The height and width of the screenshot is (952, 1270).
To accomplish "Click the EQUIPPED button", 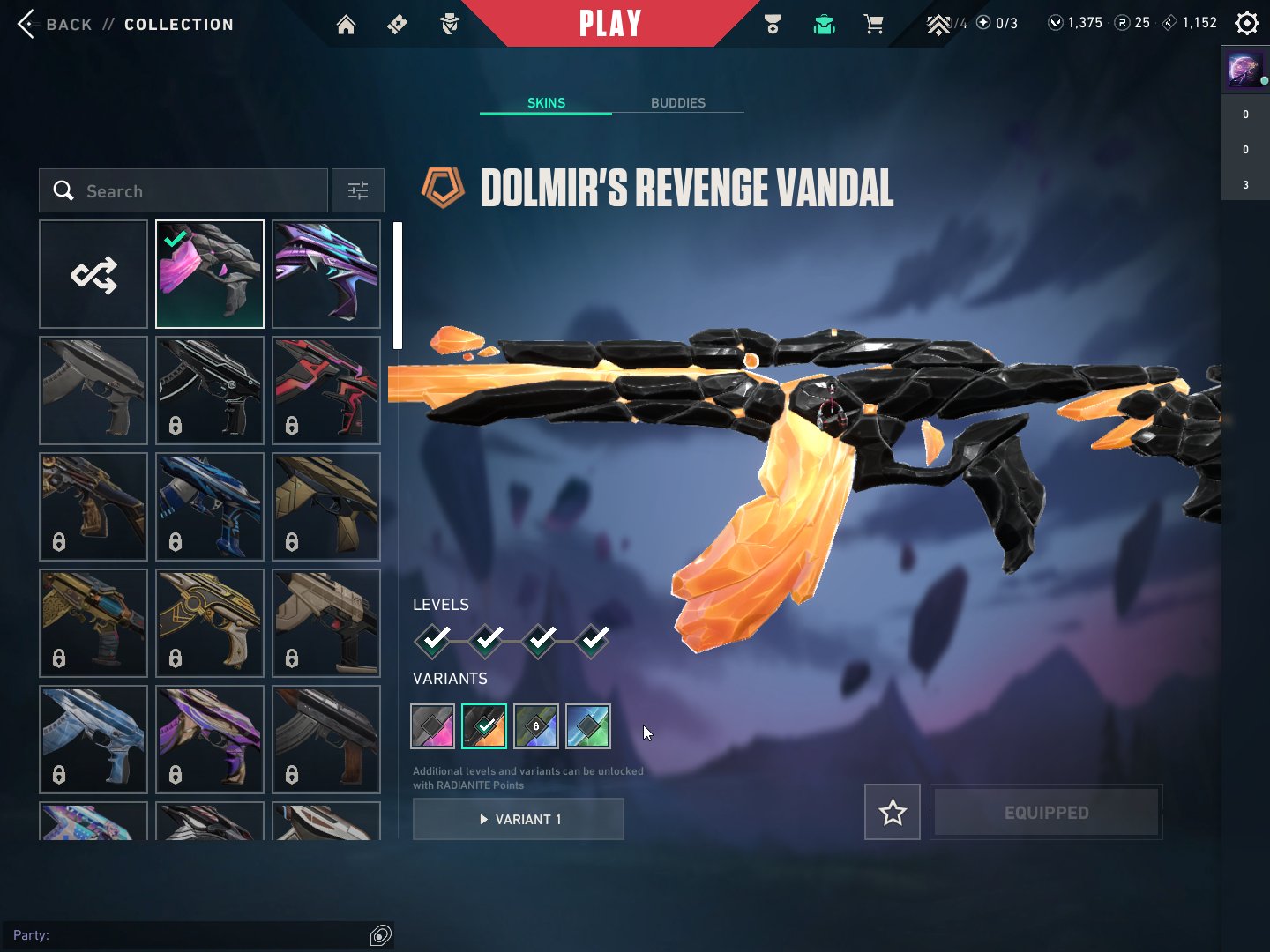I will [x=1046, y=812].
